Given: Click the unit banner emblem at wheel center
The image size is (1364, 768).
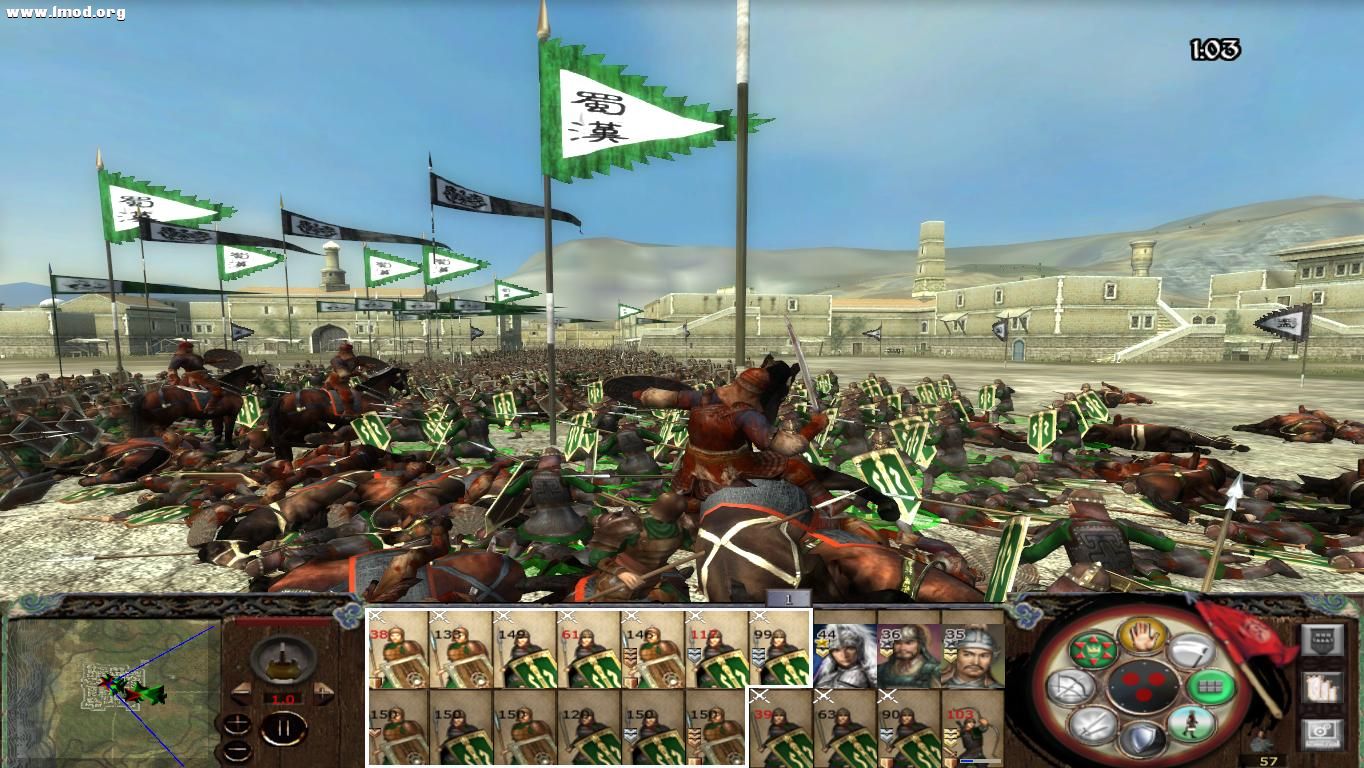Looking at the screenshot, I should click(1143, 687).
